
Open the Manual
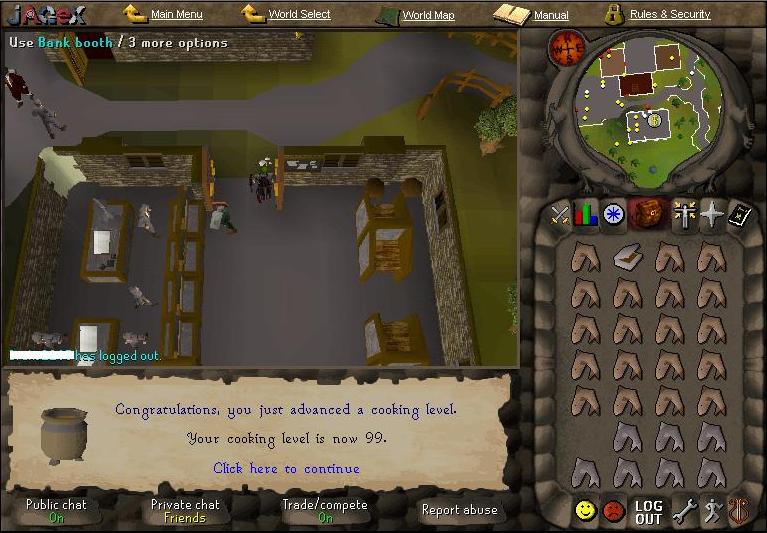click(x=550, y=16)
